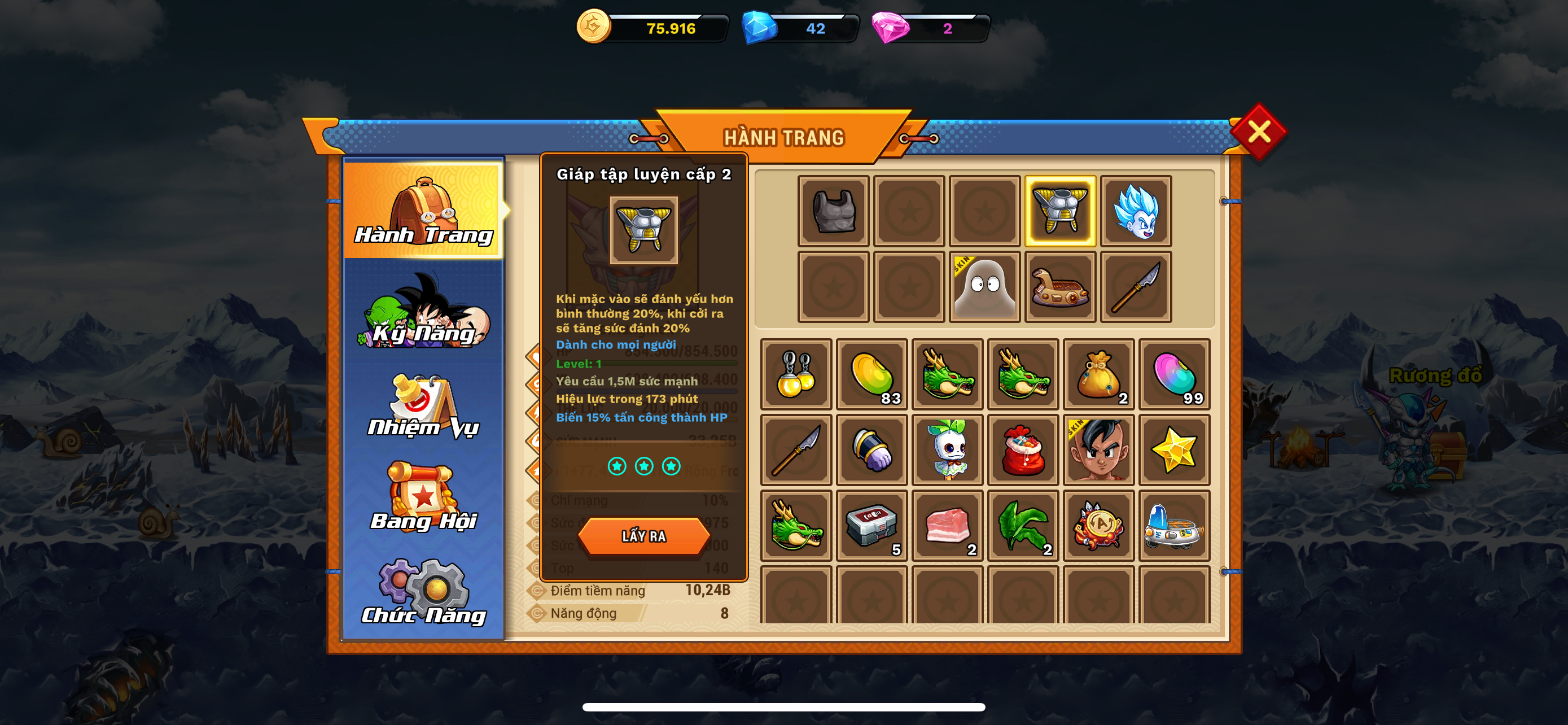Select the yellow star item

[1174, 450]
